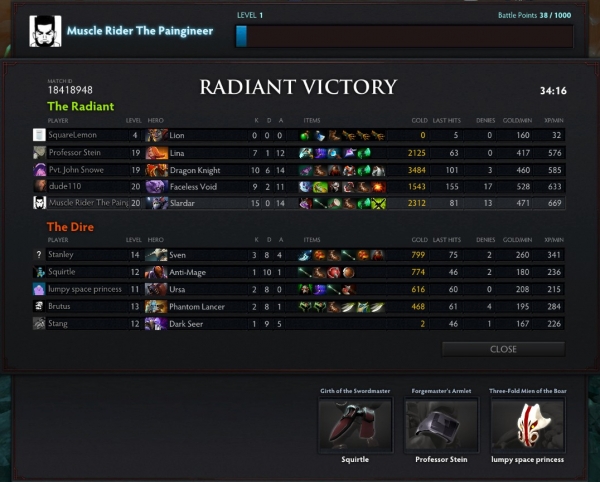Click the profile avatar of Muscle Rider

point(42,31)
